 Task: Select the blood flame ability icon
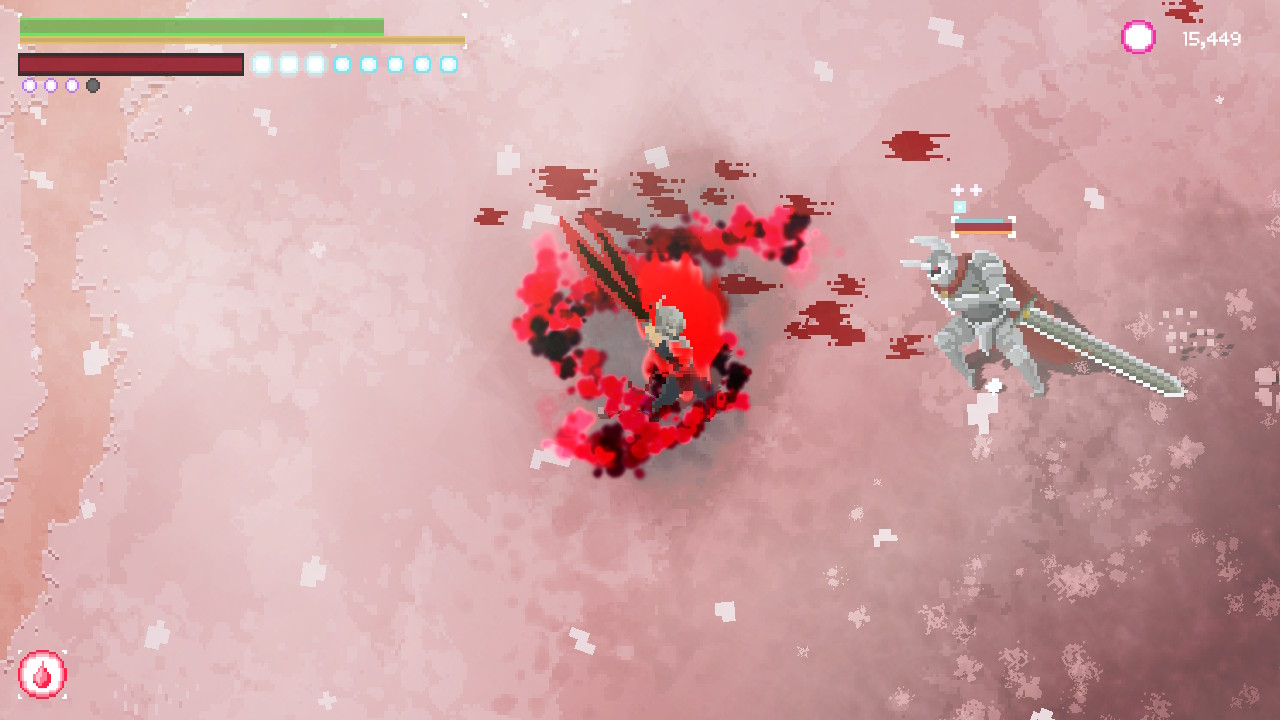coord(42,676)
